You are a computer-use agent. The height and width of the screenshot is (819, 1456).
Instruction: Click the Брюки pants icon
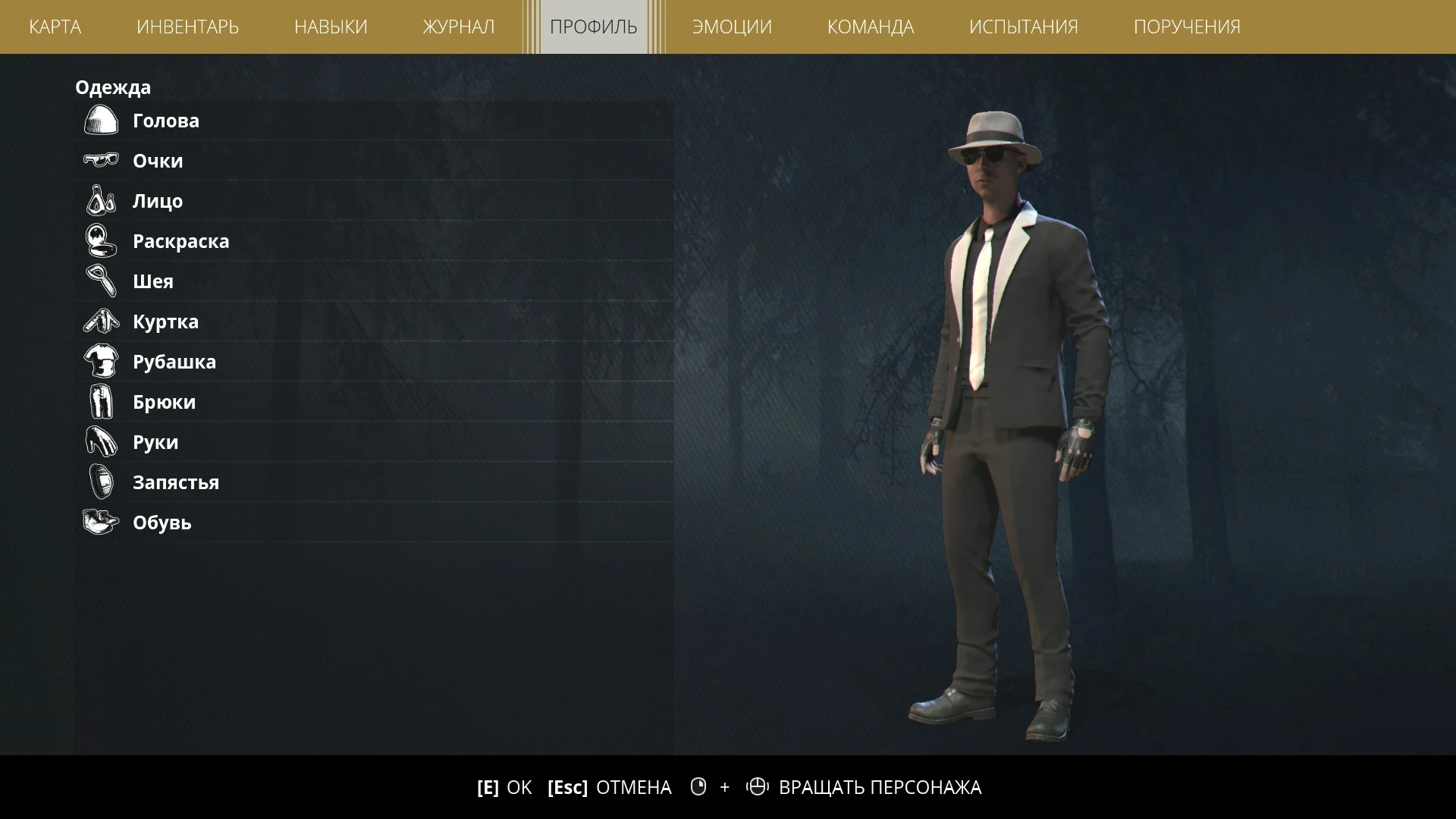click(100, 401)
